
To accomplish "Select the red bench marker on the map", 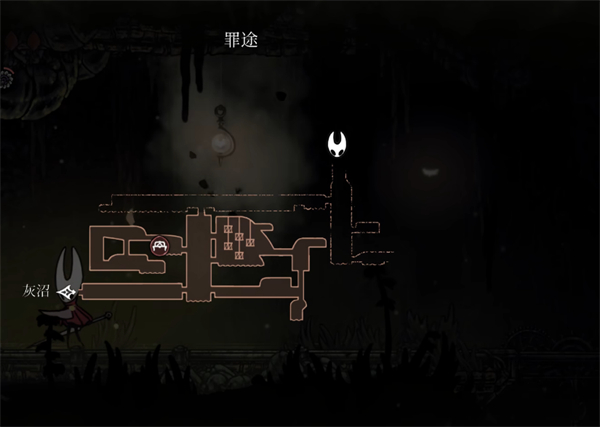I will coord(159,245).
